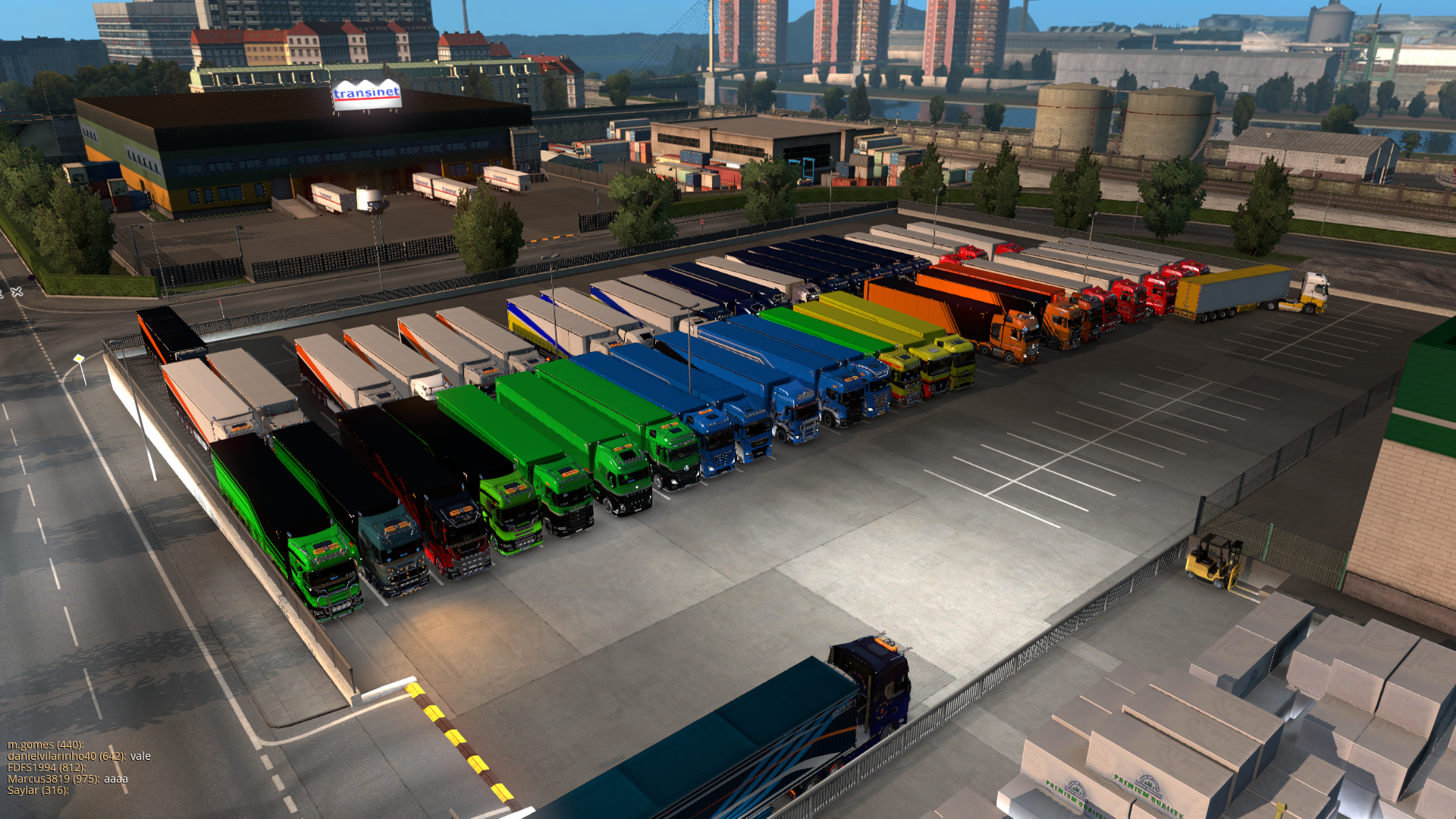
Task: Click danielvilarinho40's chat message "vale"
Action: pyautogui.click(x=140, y=756)
